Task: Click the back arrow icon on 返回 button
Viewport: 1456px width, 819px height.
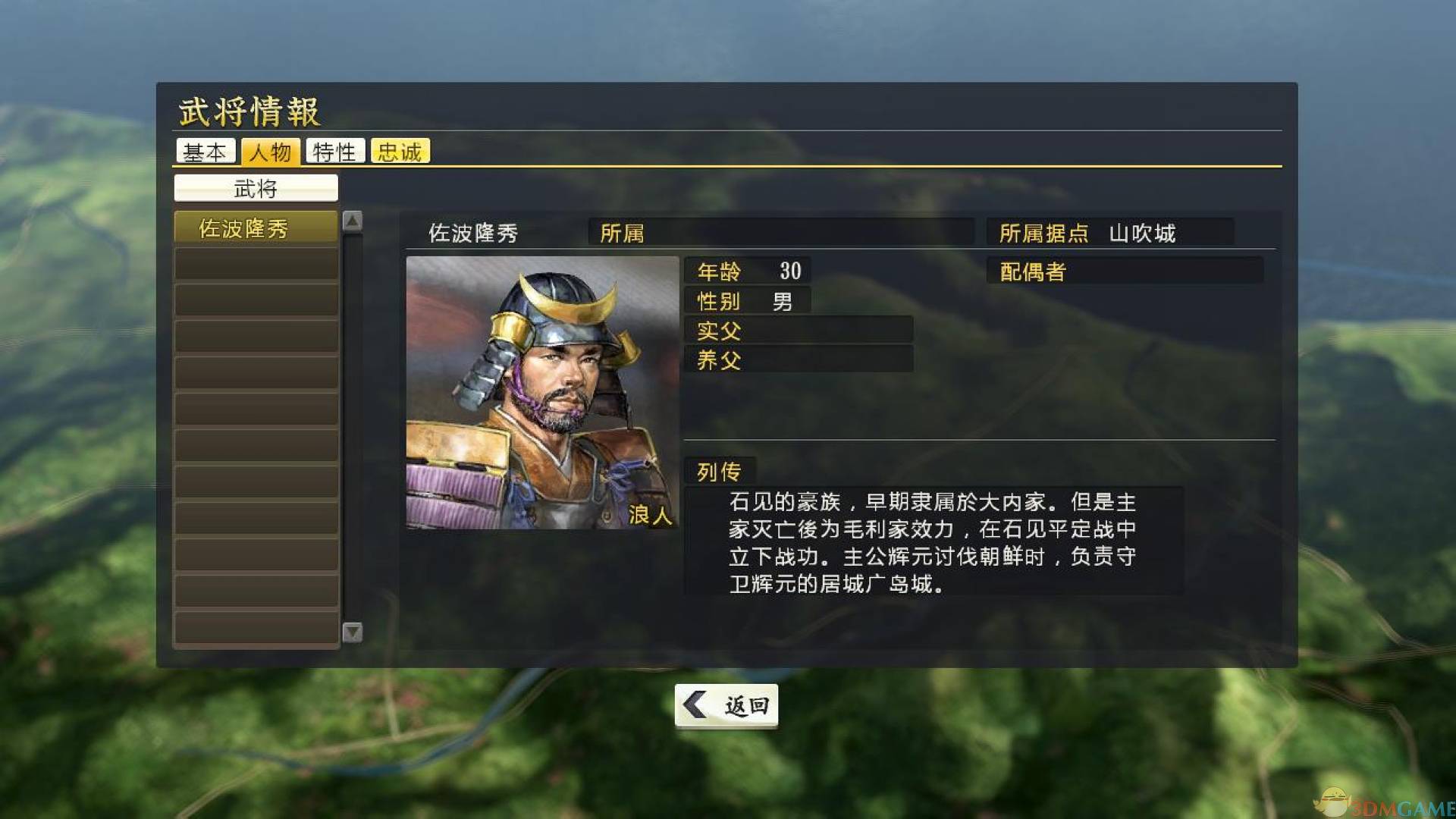Action: pos(695,704)
